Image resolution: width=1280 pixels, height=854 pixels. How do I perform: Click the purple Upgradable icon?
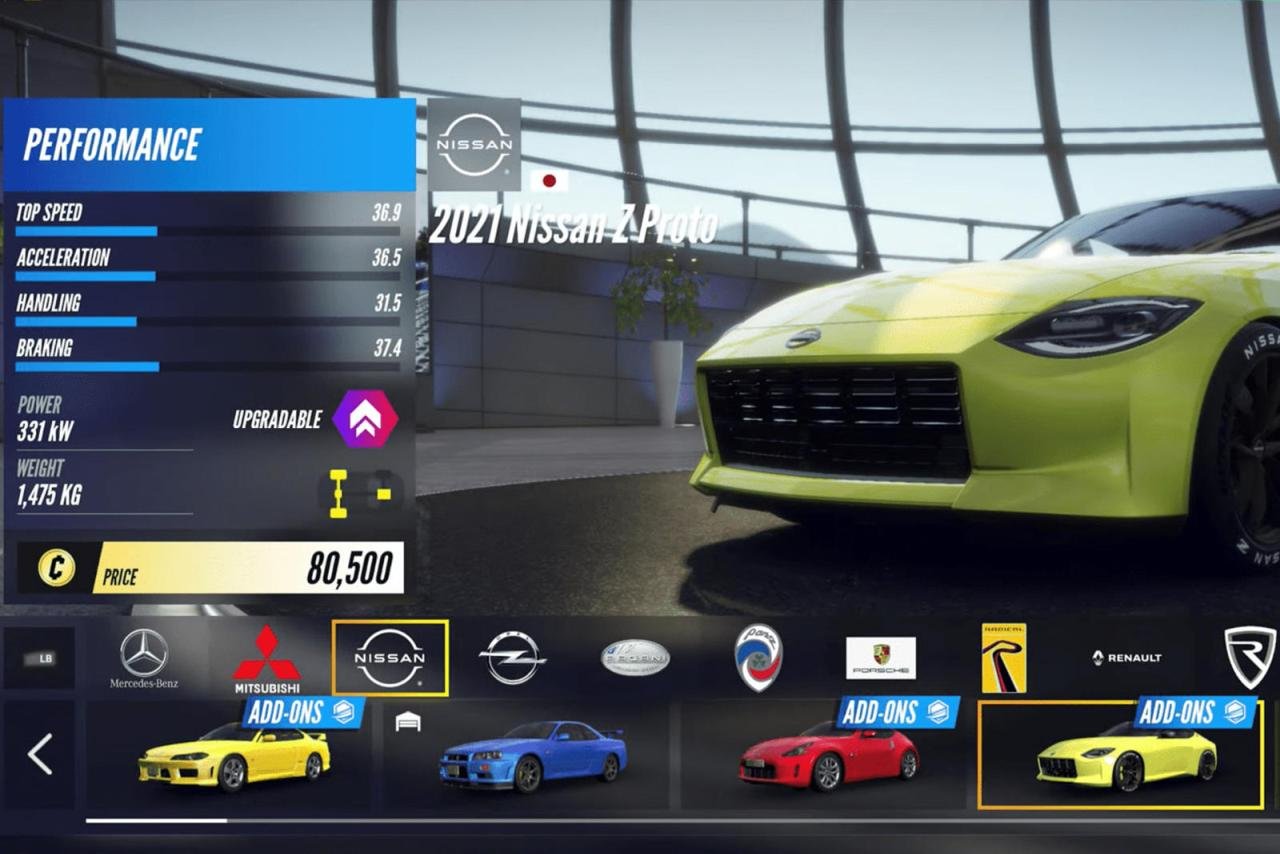pos(365,419)
